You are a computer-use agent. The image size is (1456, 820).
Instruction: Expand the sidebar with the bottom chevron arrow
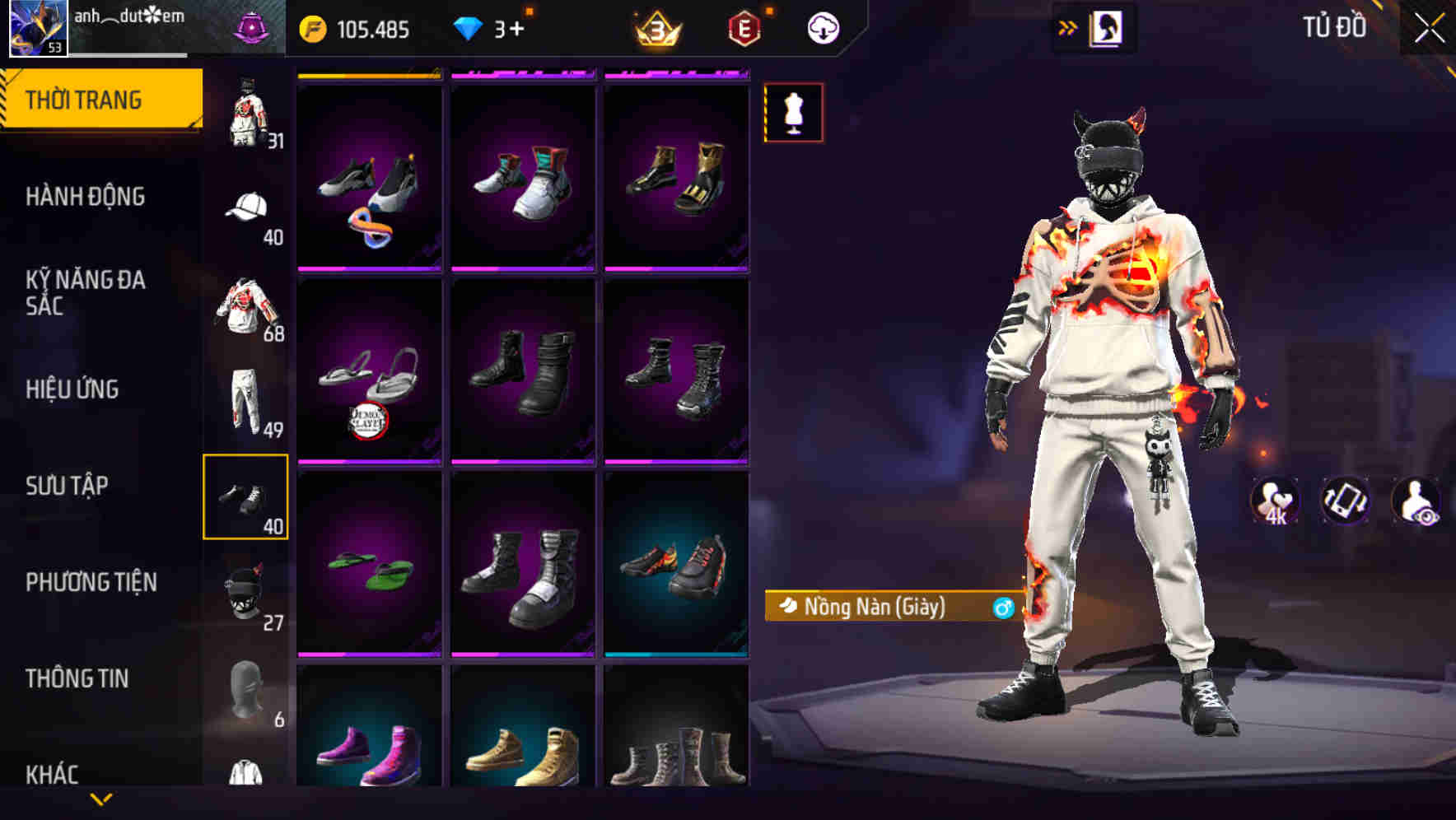pos(101,800)
